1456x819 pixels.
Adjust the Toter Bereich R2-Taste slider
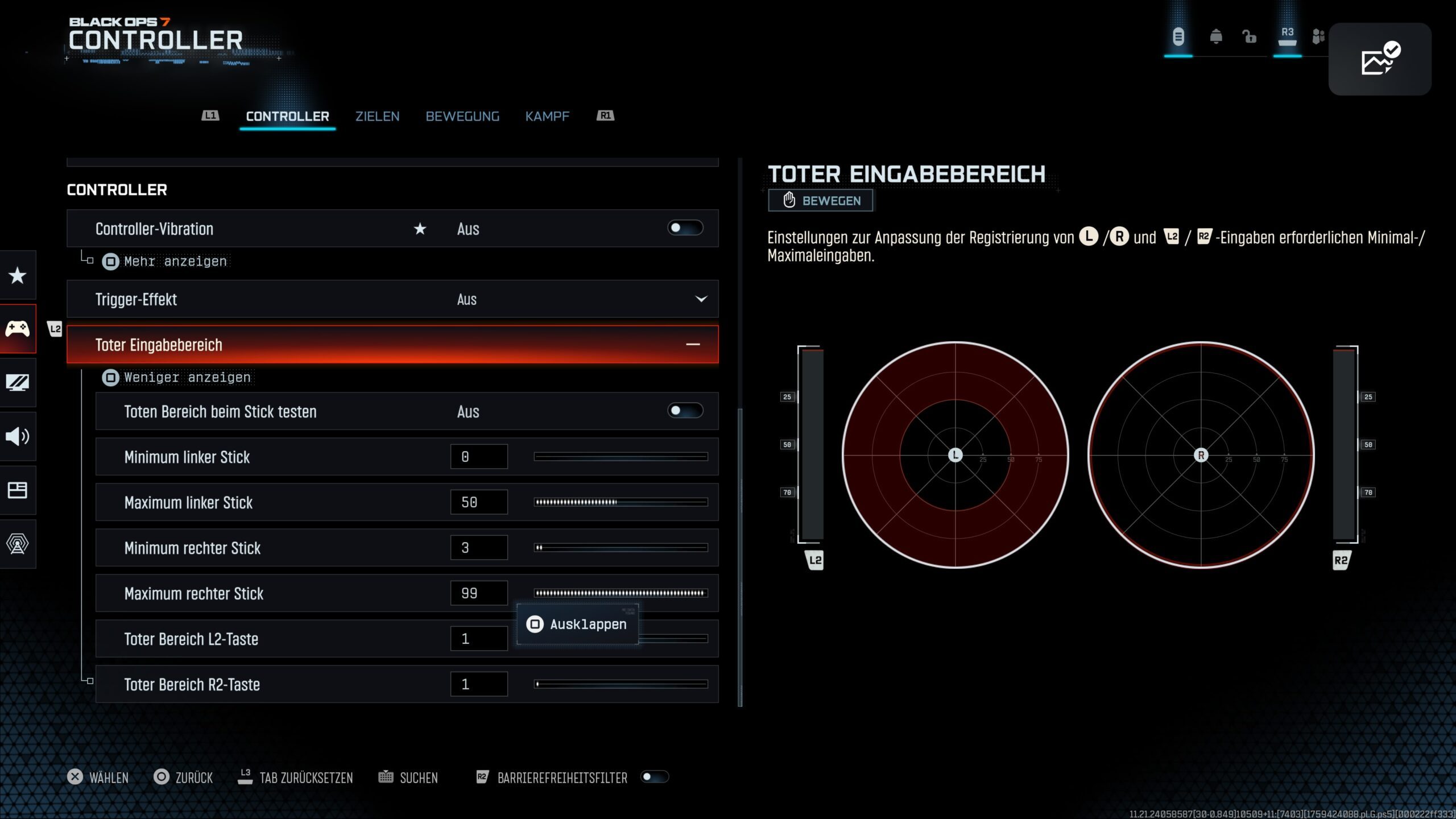tap(621, 684)
